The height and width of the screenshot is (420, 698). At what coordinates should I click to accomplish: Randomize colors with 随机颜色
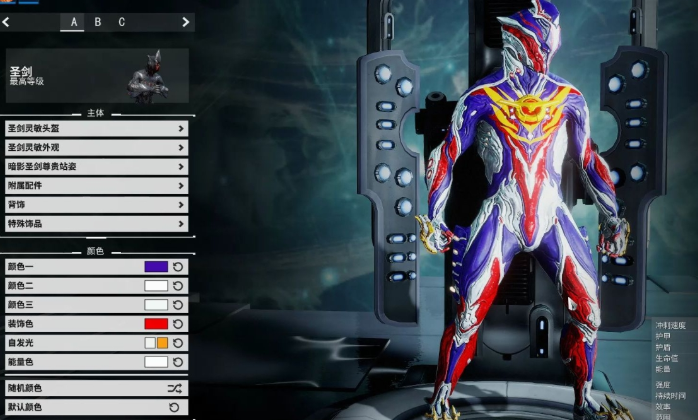(x=96, y=388)
